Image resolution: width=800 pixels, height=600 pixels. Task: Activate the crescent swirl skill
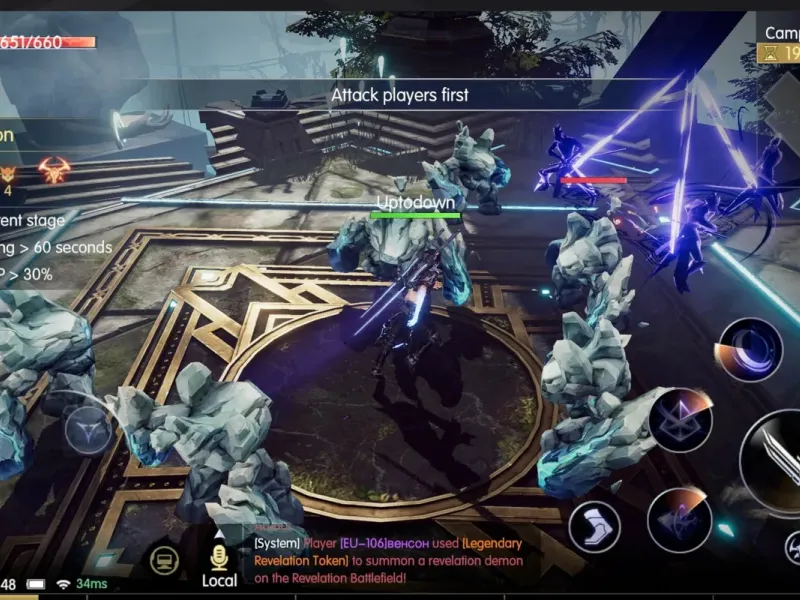pos(749,350)
